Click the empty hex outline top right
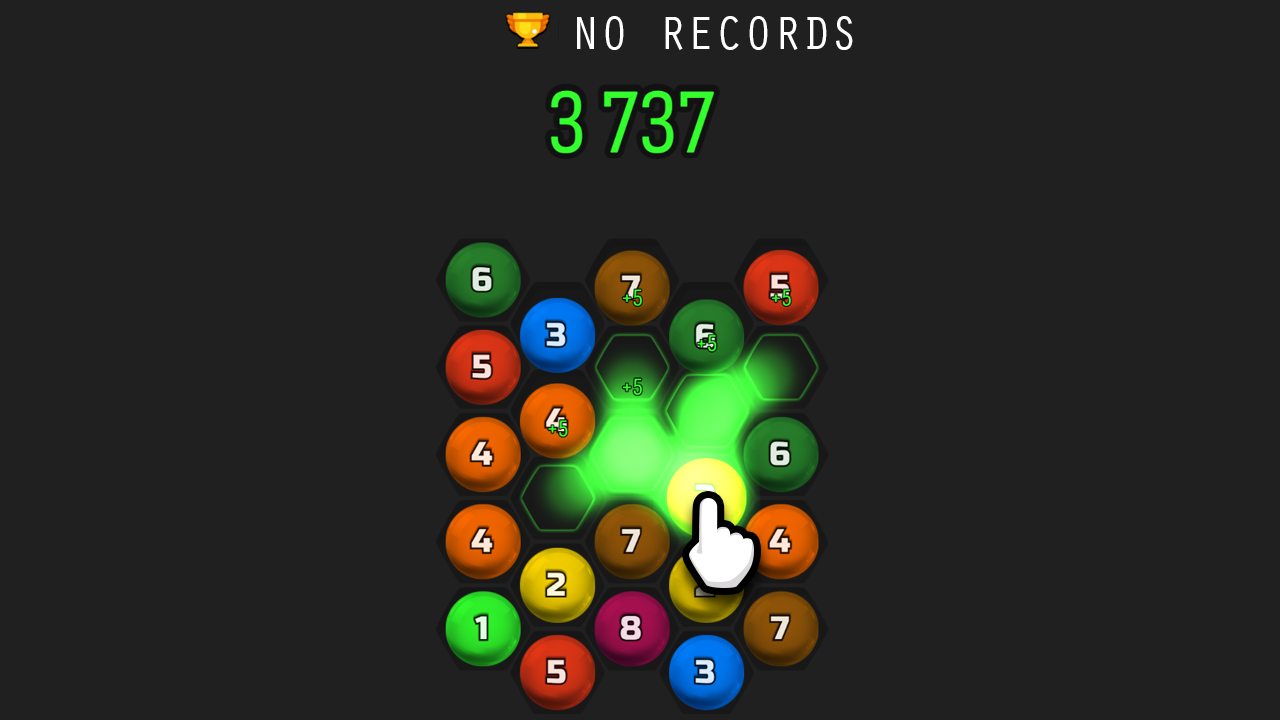The height and width of the screenshot is (720, 1280). pos(782,368)
